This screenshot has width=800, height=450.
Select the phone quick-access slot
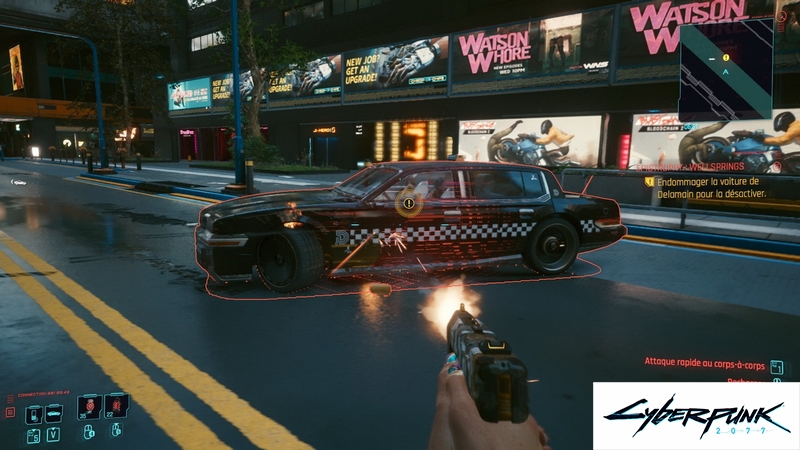click(x=33, y=414)
